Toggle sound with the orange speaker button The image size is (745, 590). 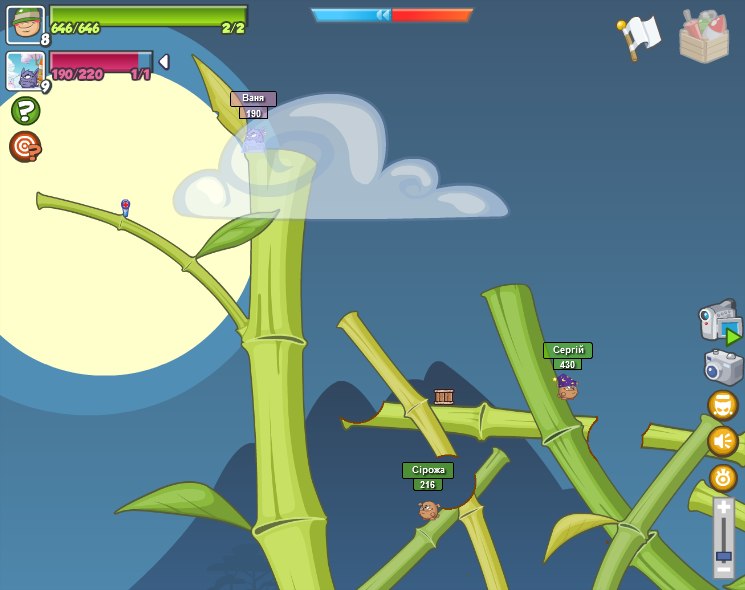722,441
